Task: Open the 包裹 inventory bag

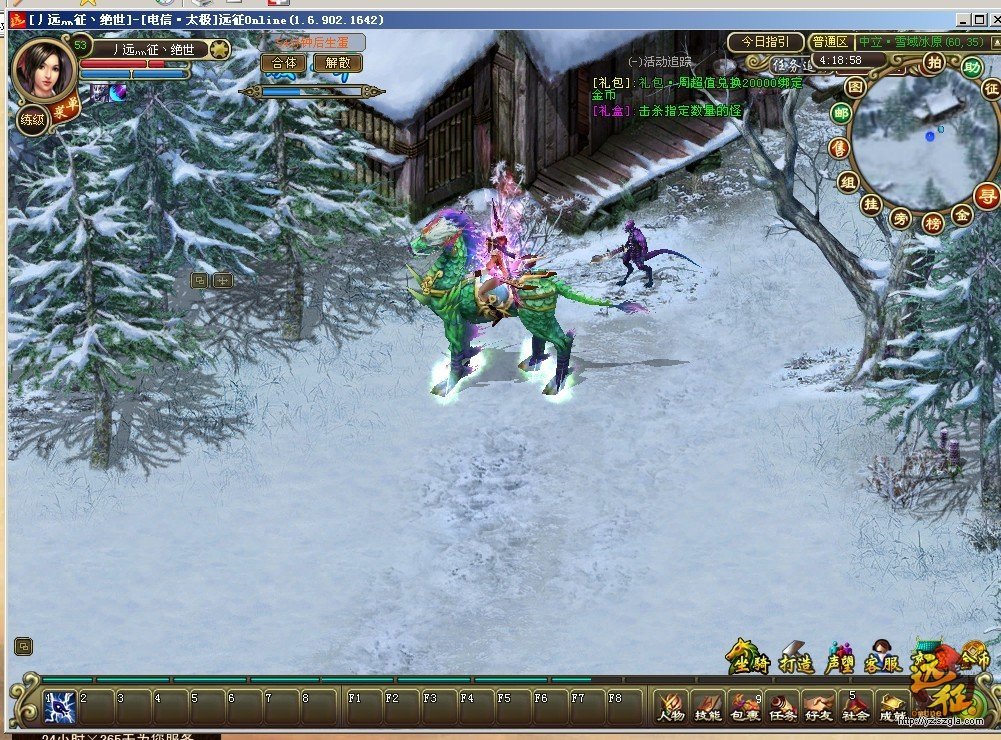Action: click(x=745, y=706)
